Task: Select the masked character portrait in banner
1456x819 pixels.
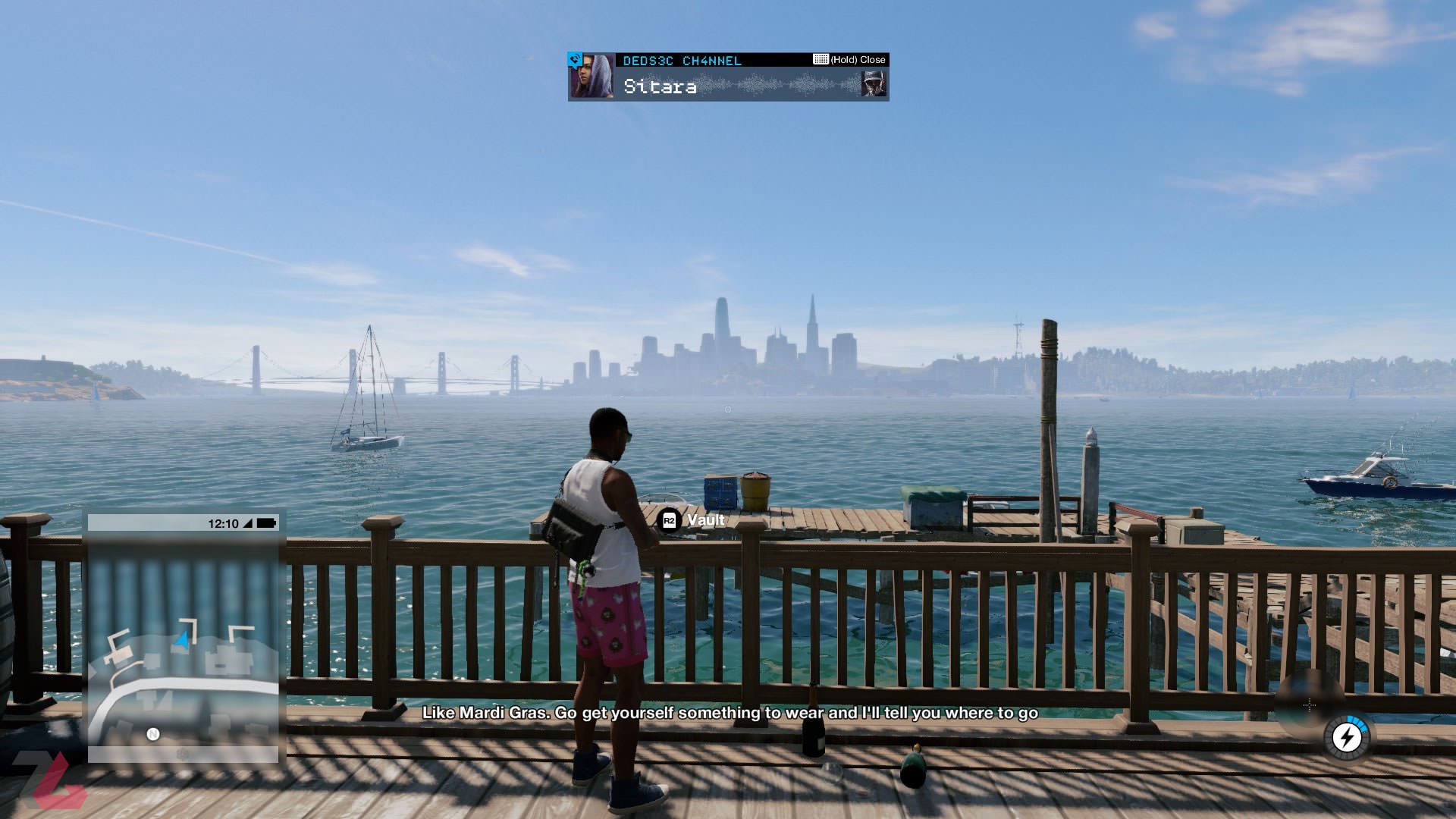Action: (874, 83)
